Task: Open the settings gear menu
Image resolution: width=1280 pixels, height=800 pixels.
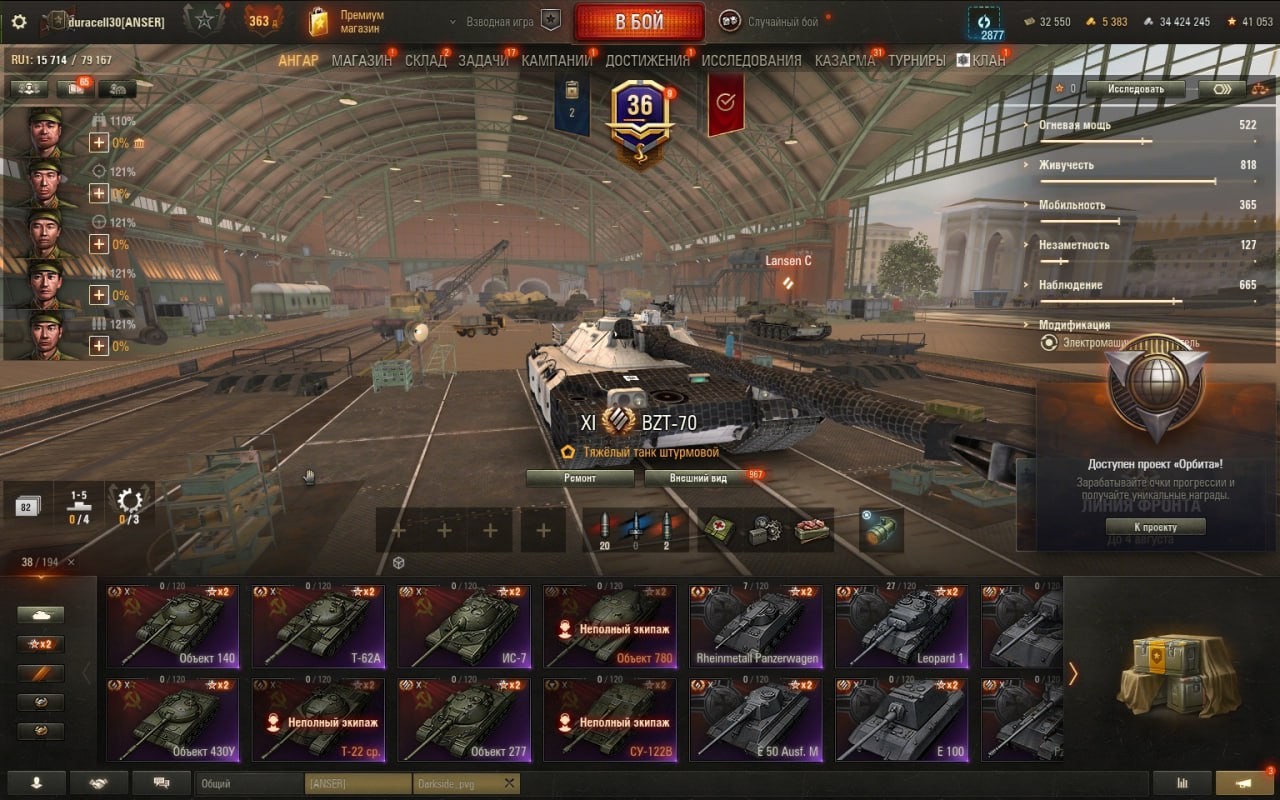Action: pyautogui.click(x=19, y=21)
